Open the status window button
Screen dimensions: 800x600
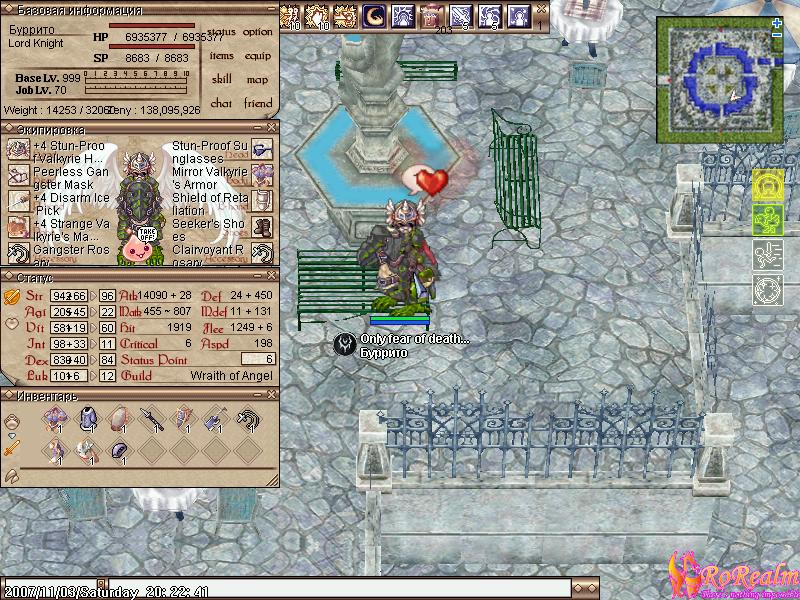pyautogui.click(x=221, y=32)
